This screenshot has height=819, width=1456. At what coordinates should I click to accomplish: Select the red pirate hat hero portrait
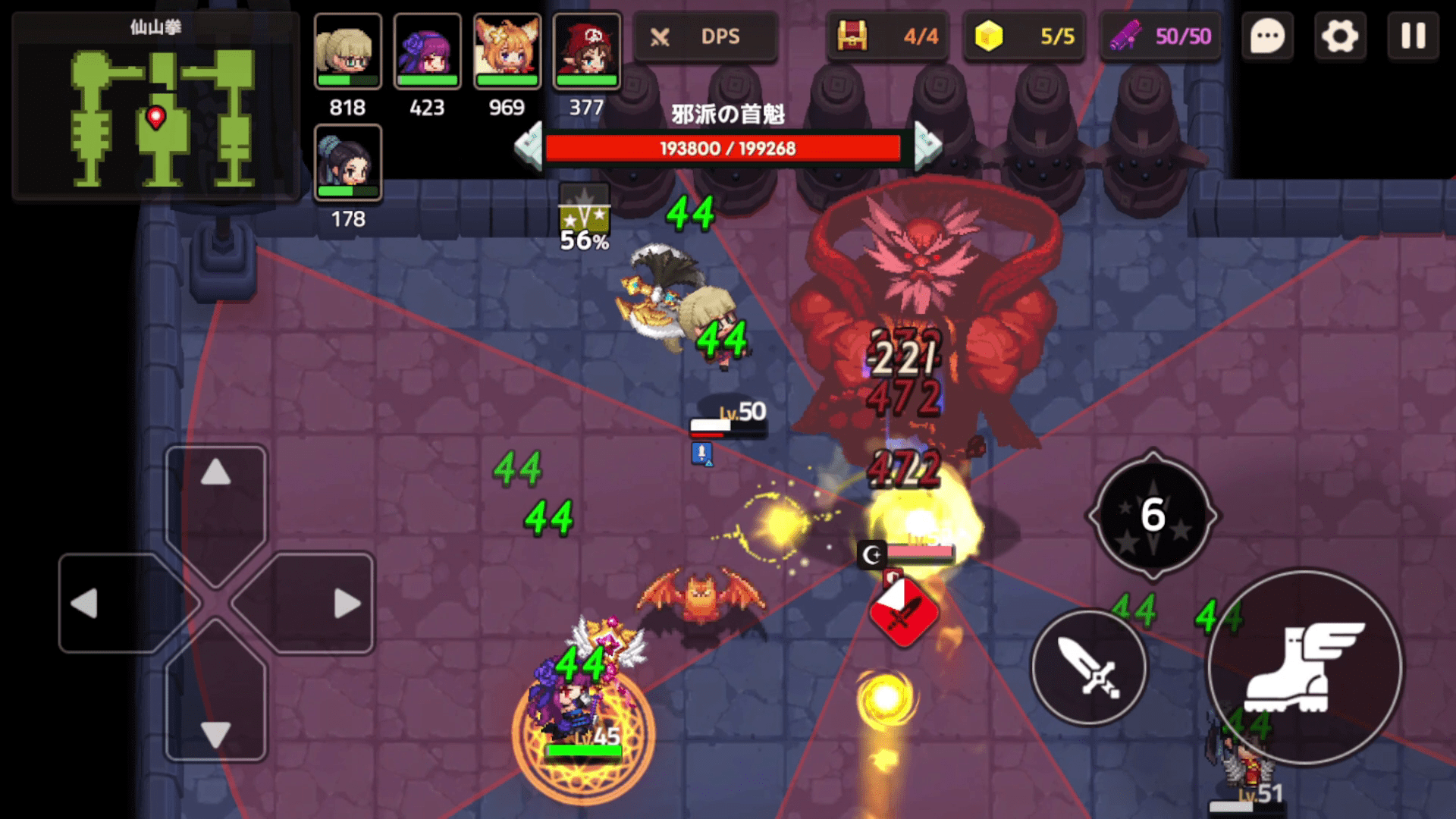point(587,52)
